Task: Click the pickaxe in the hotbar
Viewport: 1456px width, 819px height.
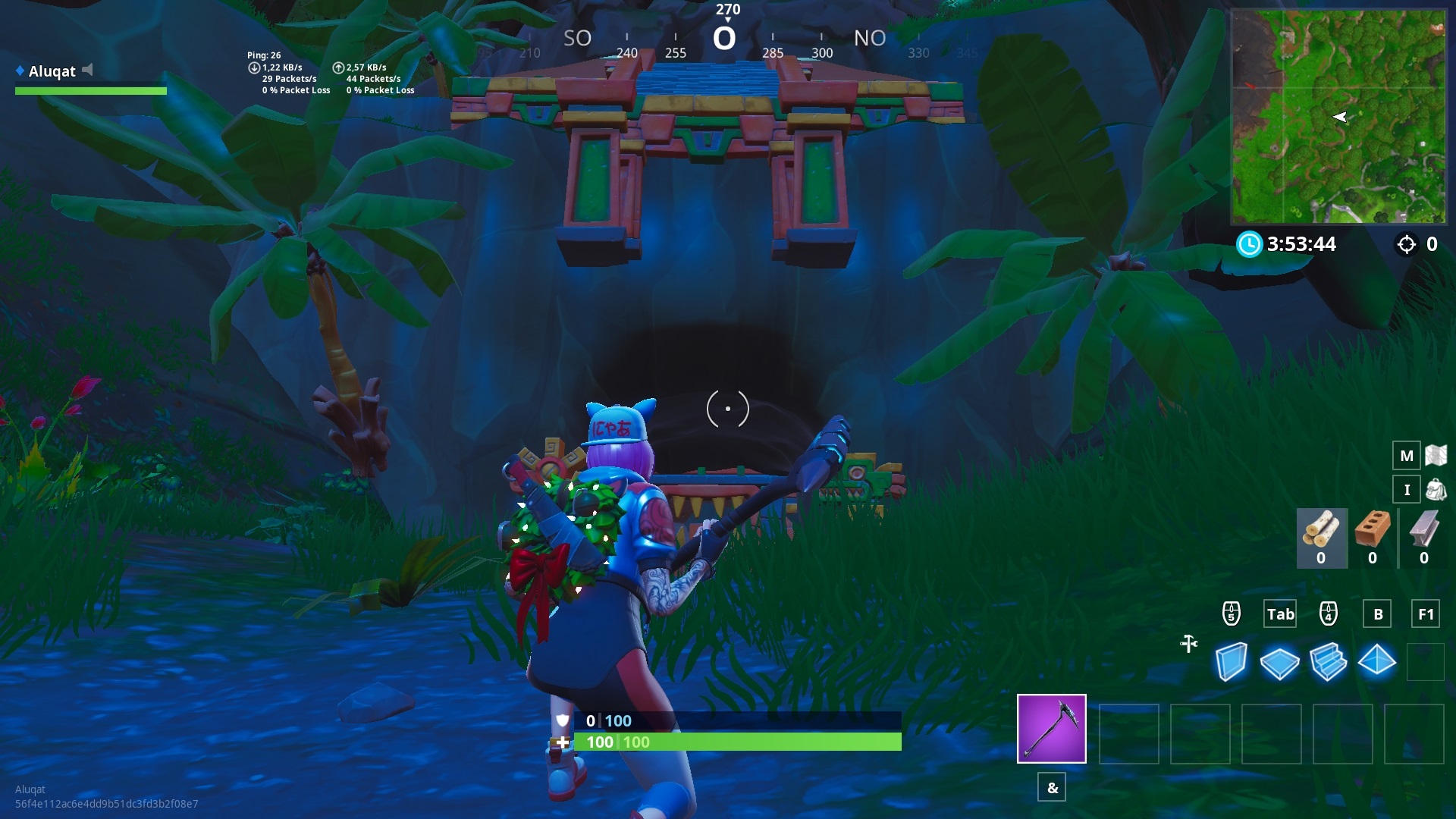Action: (1051, 728)
